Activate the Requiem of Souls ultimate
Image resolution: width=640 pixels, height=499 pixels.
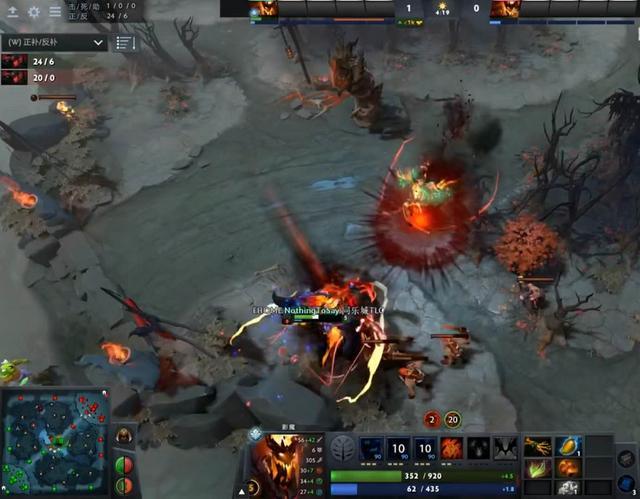coord(504,448)
